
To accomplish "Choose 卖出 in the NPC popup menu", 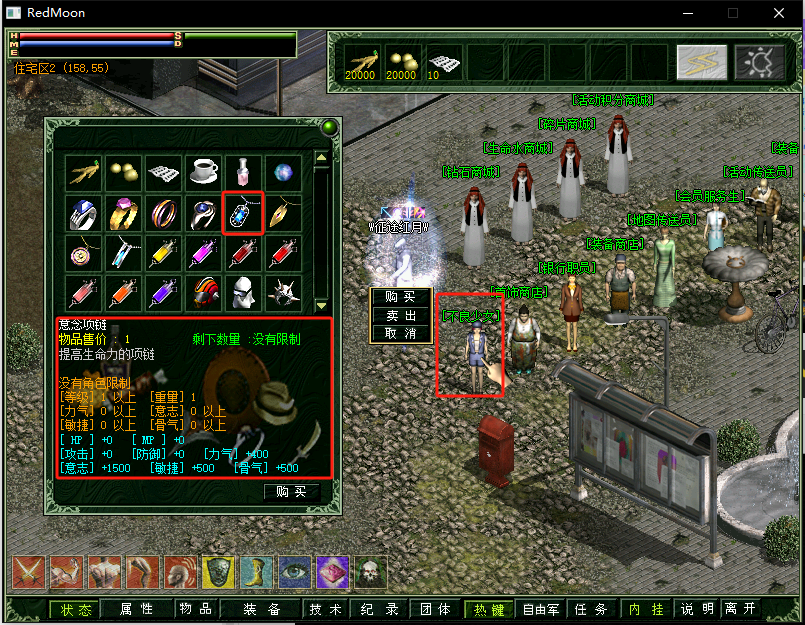I will tap(400, 315).
